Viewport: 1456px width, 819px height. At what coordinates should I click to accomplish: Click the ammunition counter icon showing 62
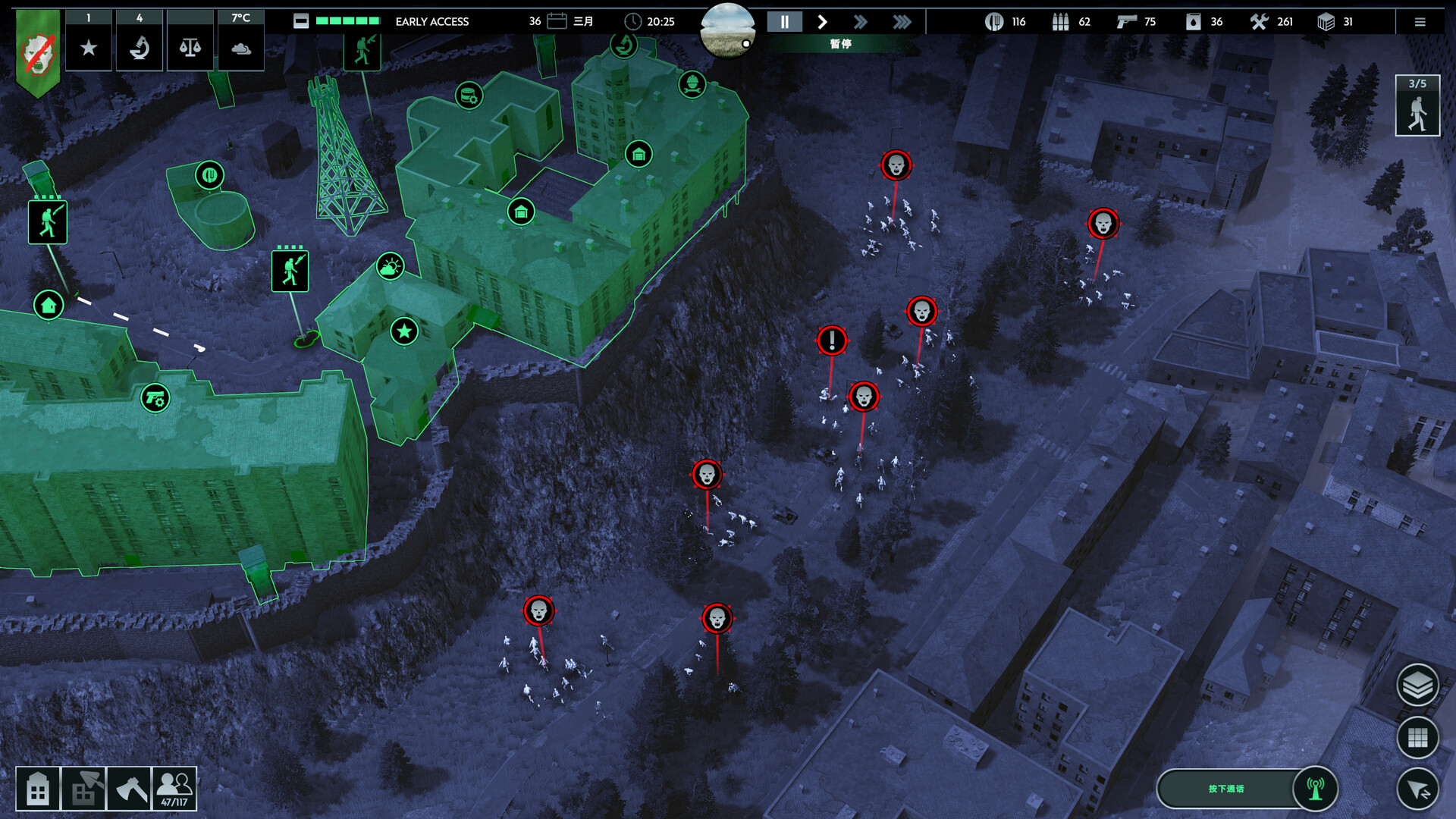(1062, 22)
